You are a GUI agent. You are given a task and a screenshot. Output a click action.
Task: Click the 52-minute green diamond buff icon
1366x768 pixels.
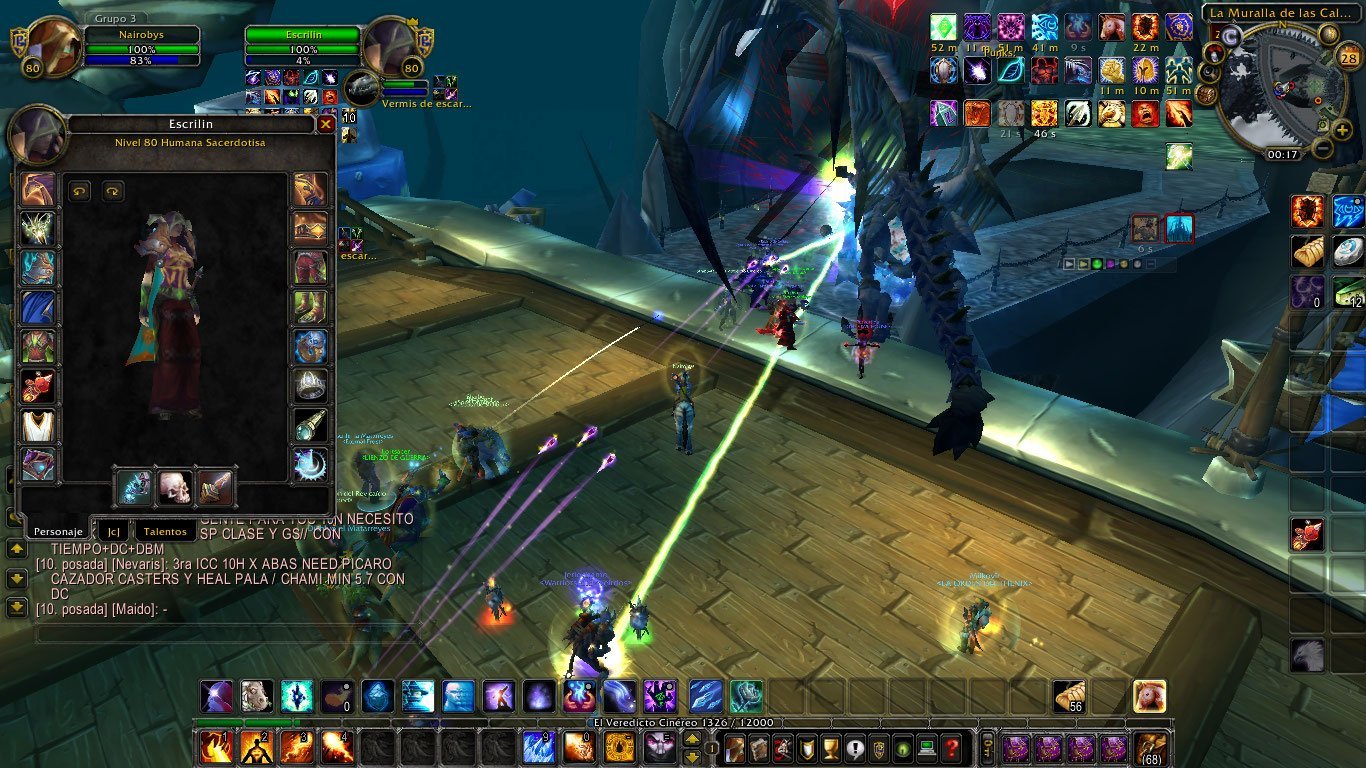click(x=944, y=27)
